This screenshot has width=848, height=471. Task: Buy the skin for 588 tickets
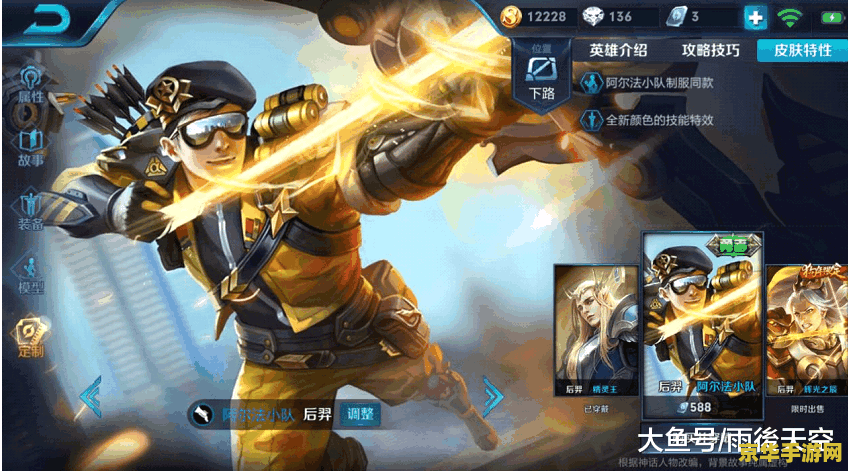(701, 408)
